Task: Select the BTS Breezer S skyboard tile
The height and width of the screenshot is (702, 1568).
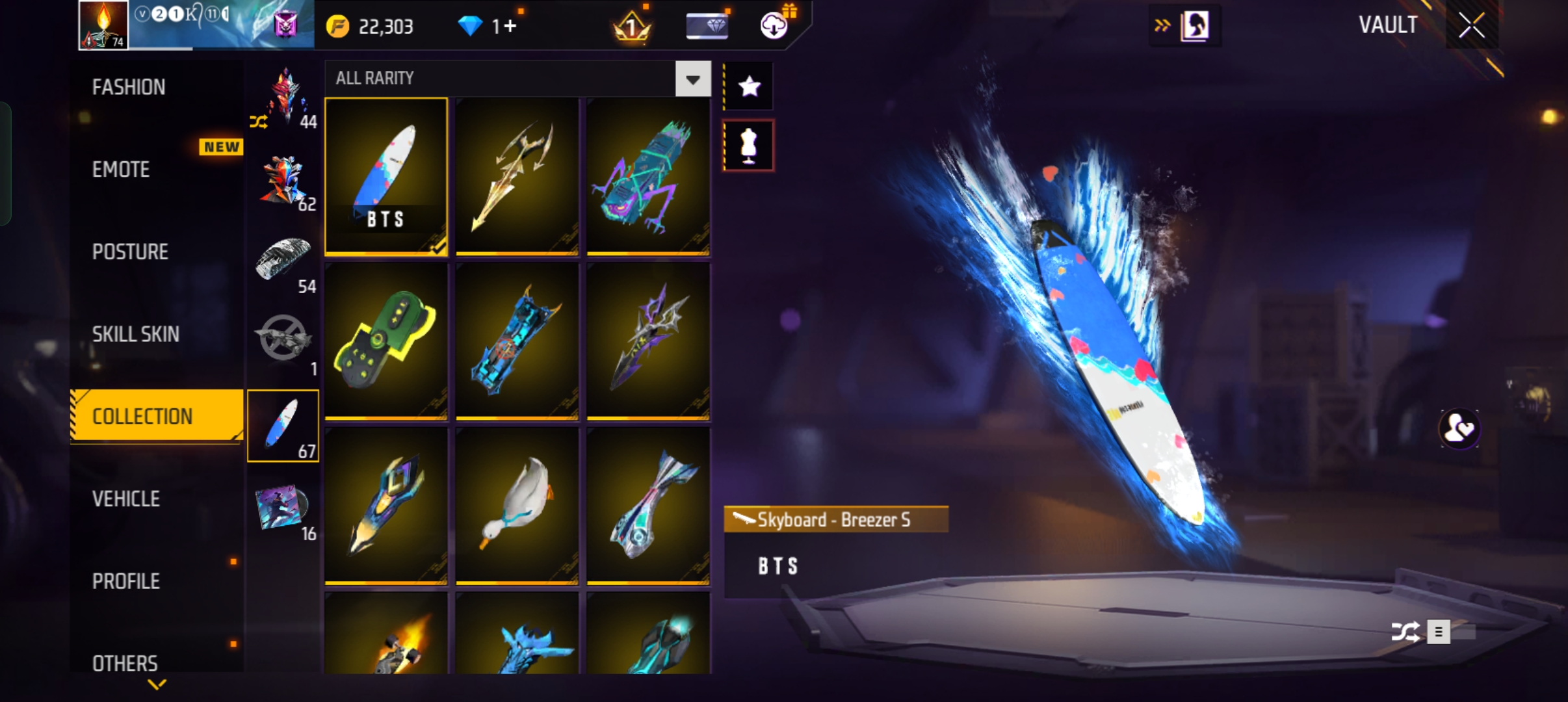Action: point(386,177)
